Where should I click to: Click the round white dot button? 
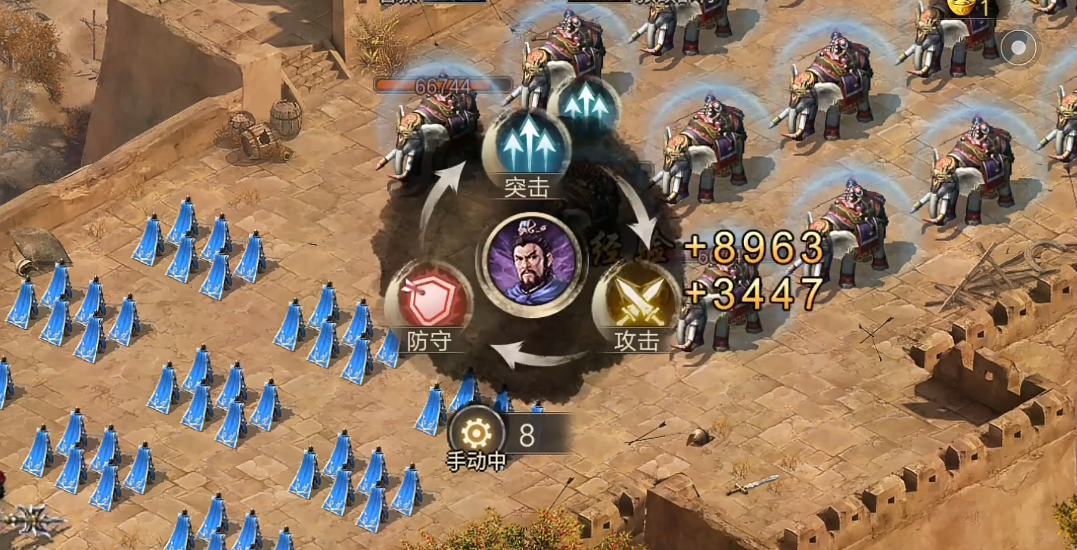pyautogui.click(x=1019, y=46)
